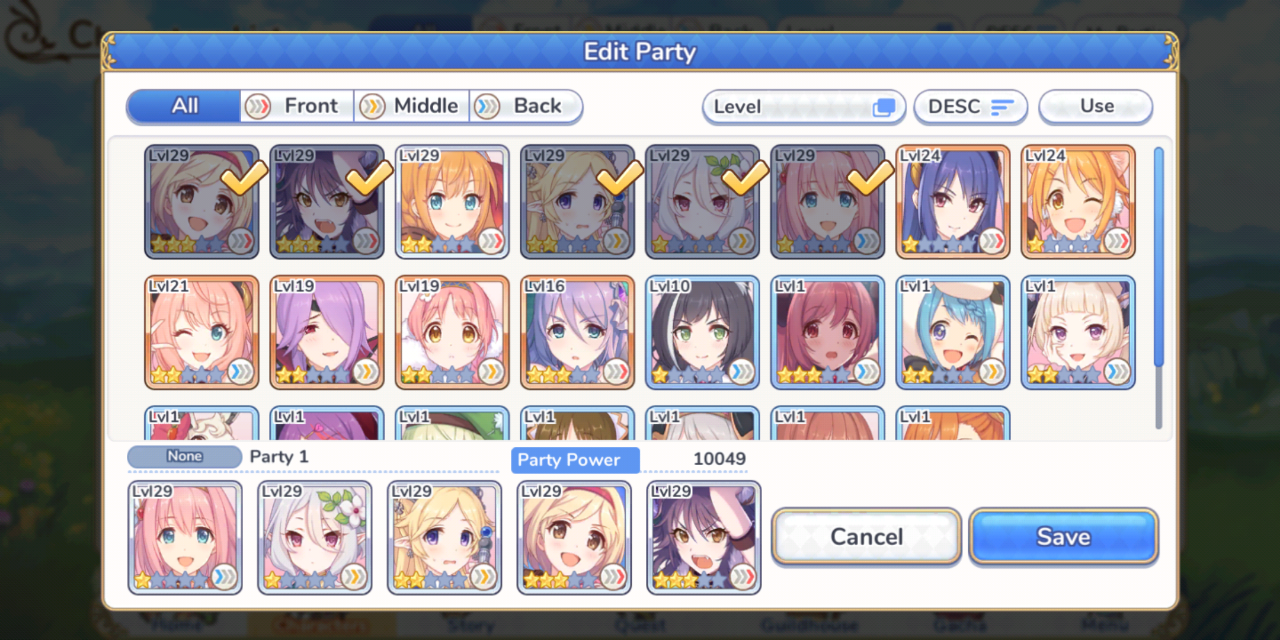Switch to the Middle position filter
This screenshot has width=1280, height=640.
tap(412, 106)
